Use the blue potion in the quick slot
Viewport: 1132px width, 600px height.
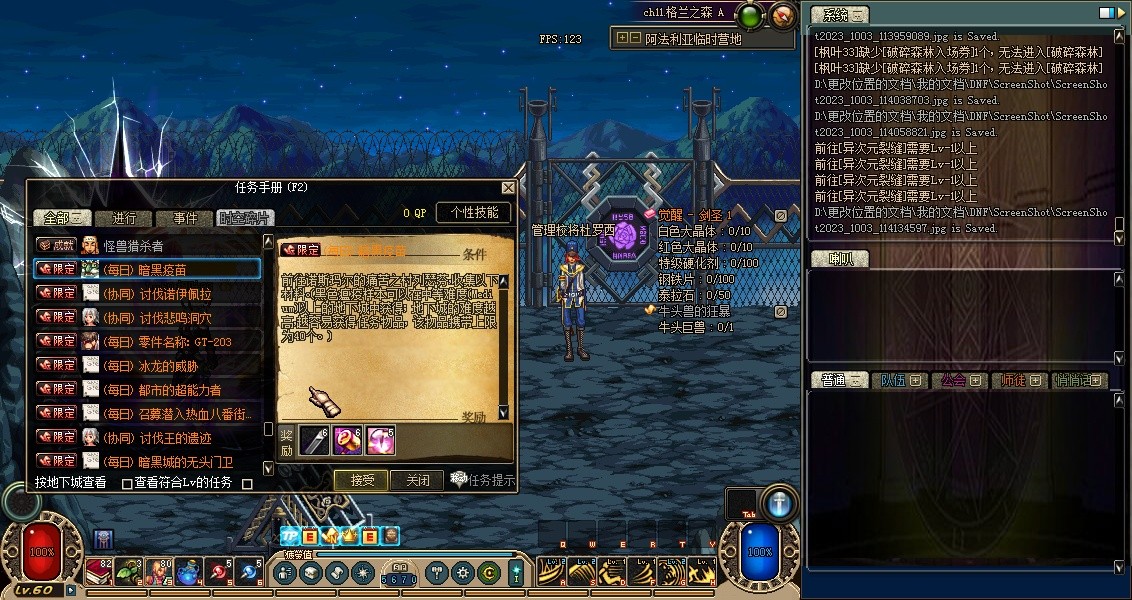(x=188, y=573)
